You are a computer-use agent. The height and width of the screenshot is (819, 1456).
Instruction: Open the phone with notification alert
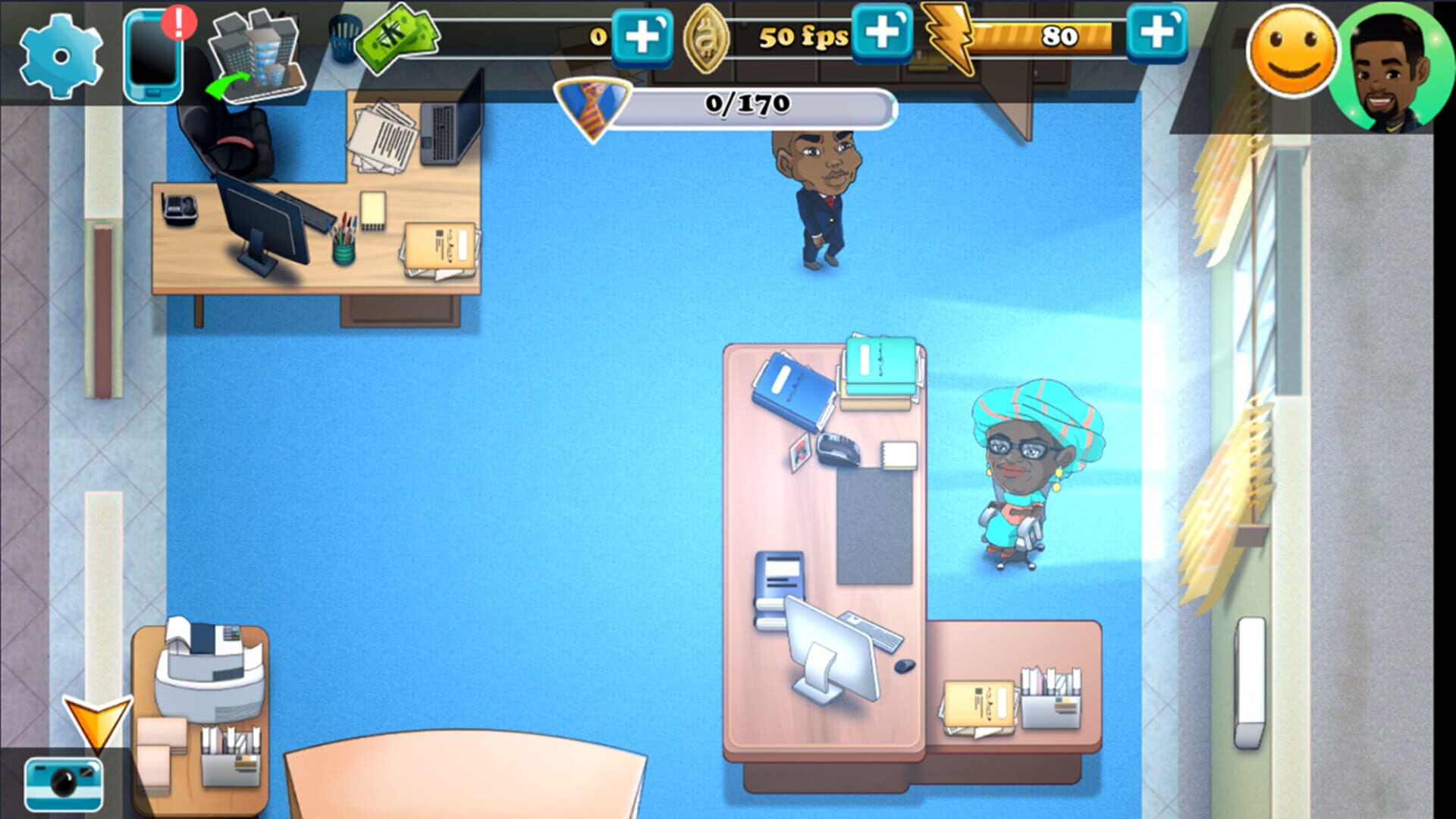coord(152,53)
